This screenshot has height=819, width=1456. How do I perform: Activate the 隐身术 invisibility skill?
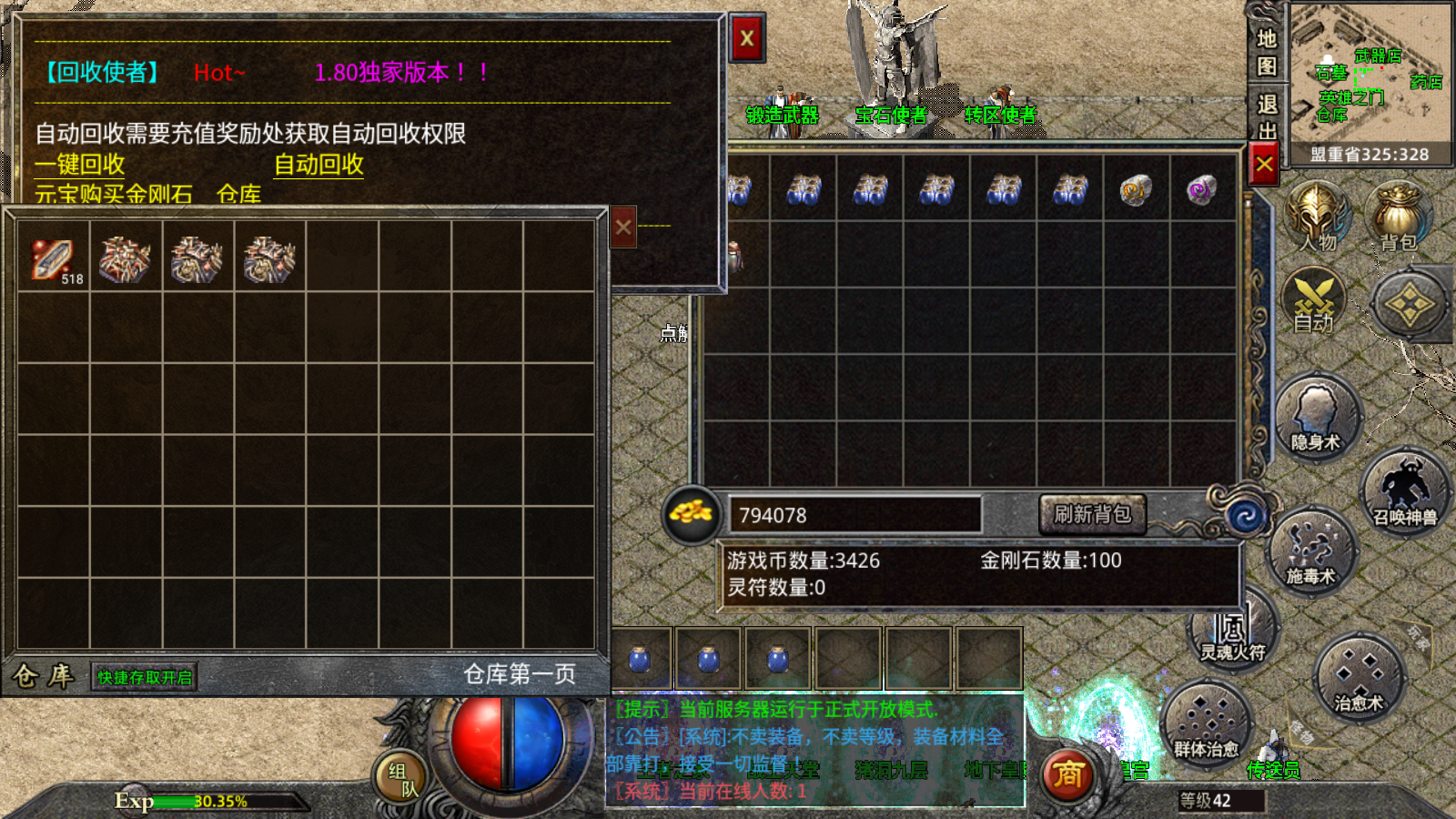coord(1316,419)
